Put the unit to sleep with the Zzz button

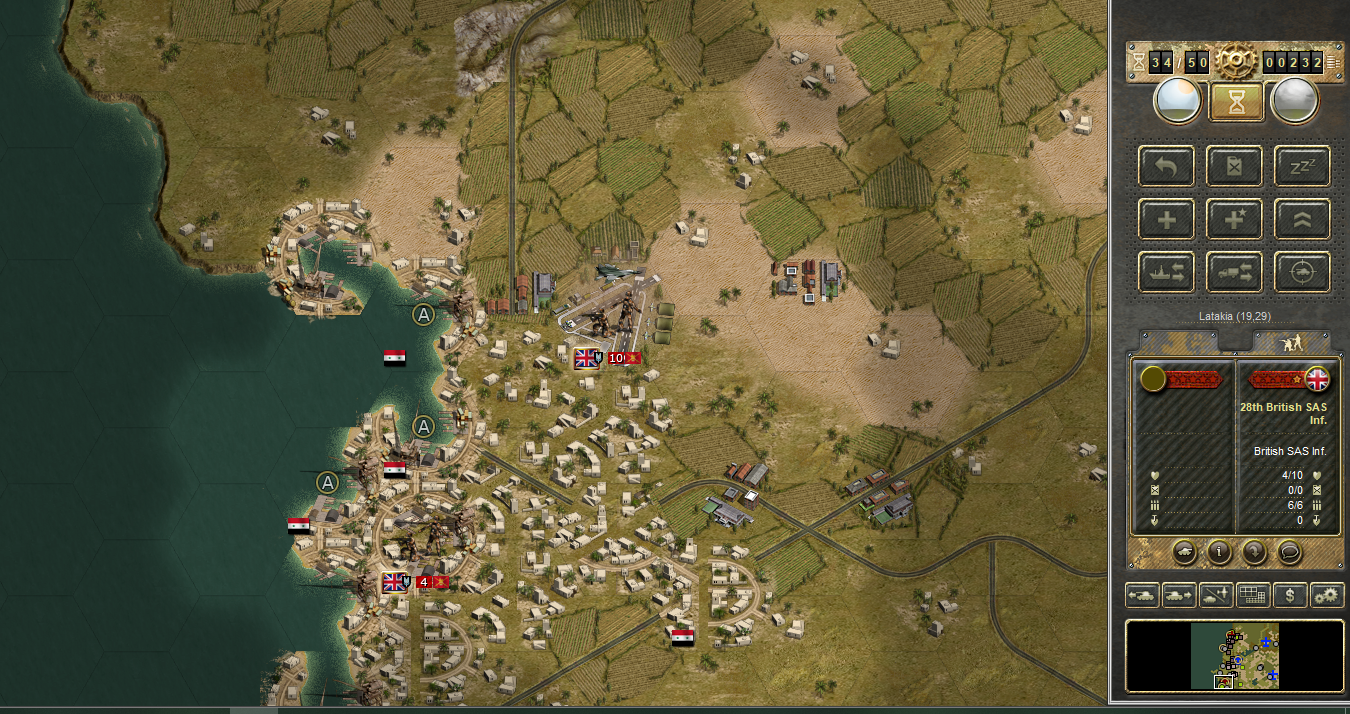[1302, 166]
